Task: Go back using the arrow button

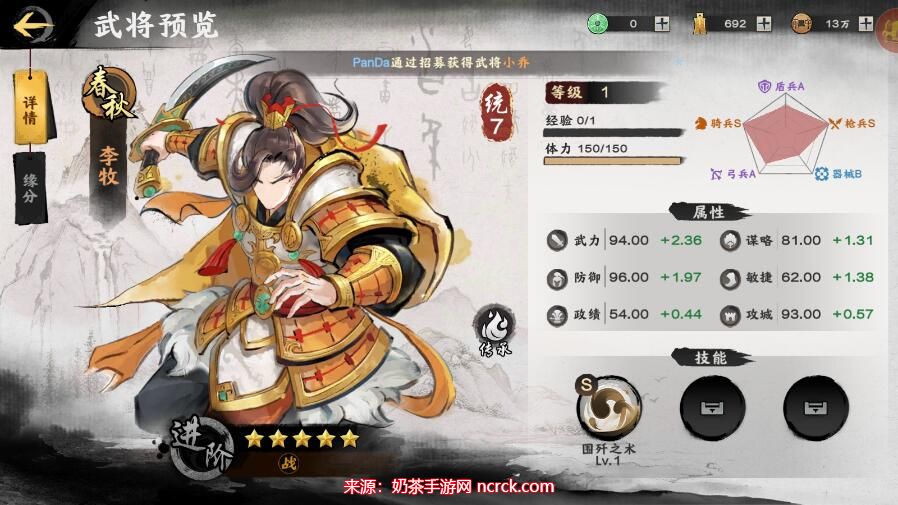Action: click(35, 24)
